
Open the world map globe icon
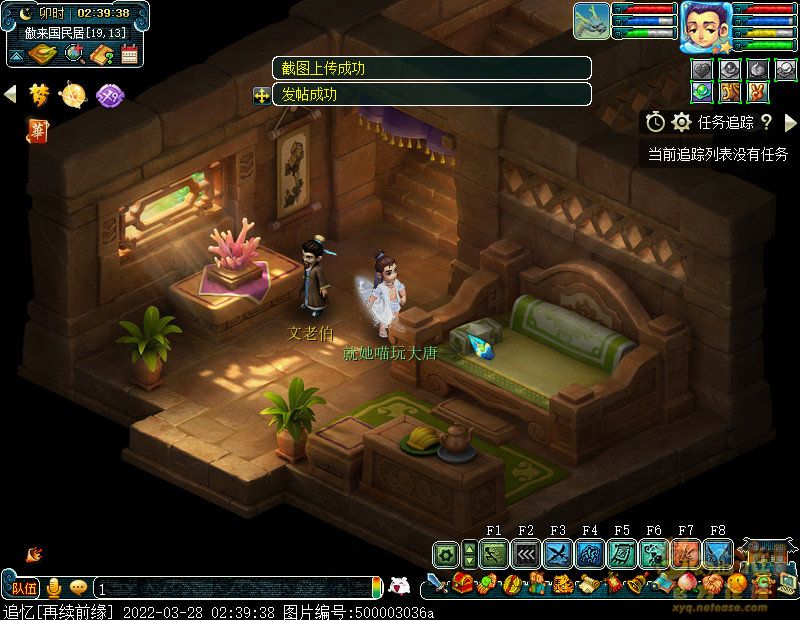click(73, 54)
